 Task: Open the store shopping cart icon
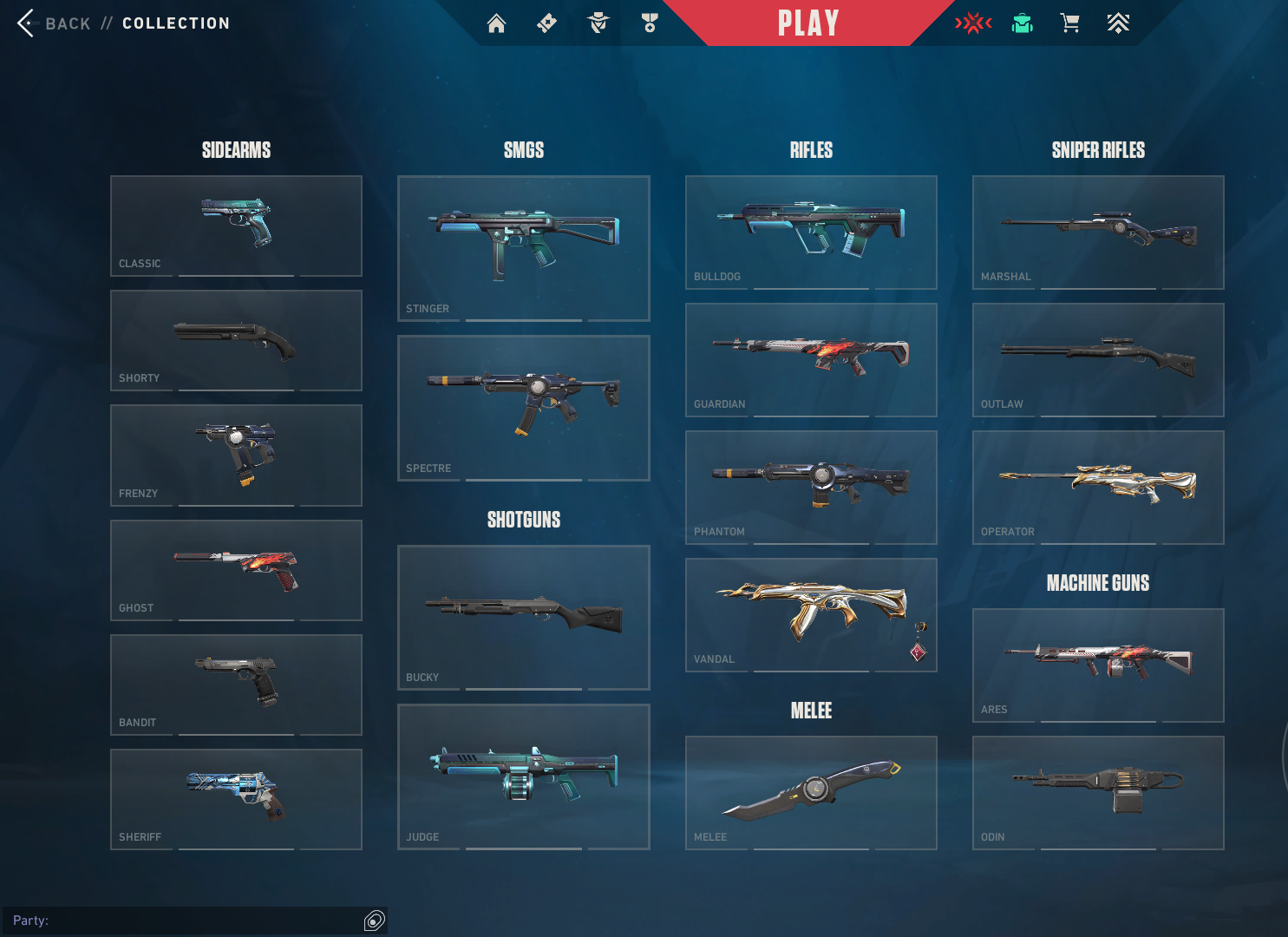[1070, 23]
